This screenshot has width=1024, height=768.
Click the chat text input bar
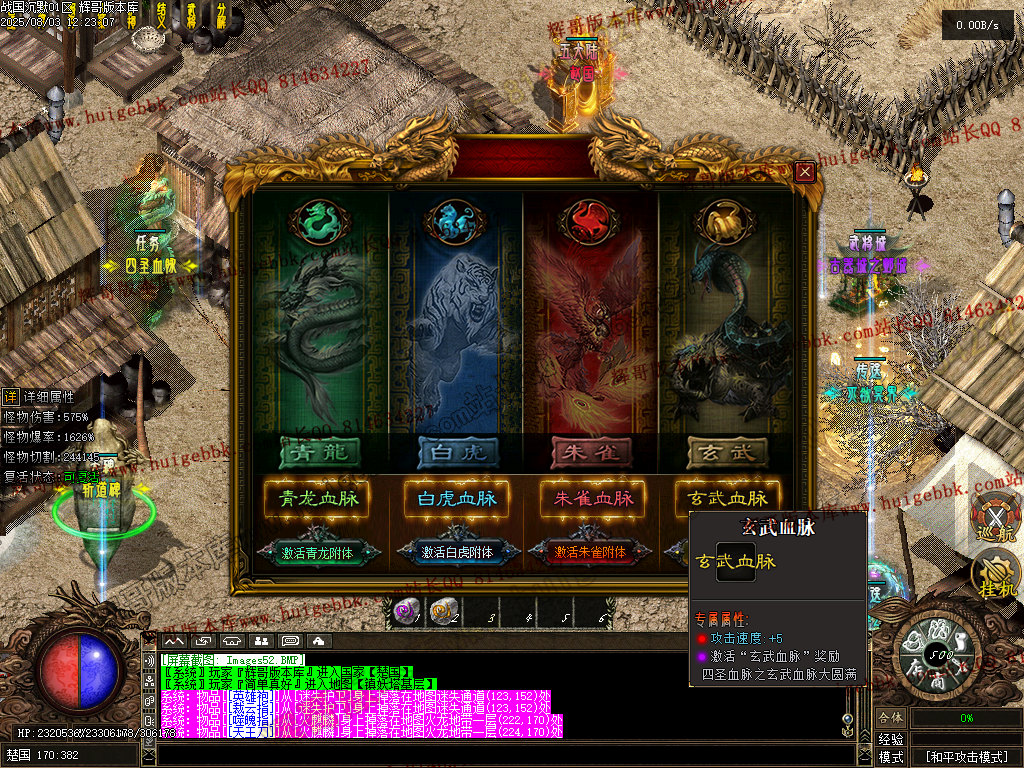coord(500,755)
